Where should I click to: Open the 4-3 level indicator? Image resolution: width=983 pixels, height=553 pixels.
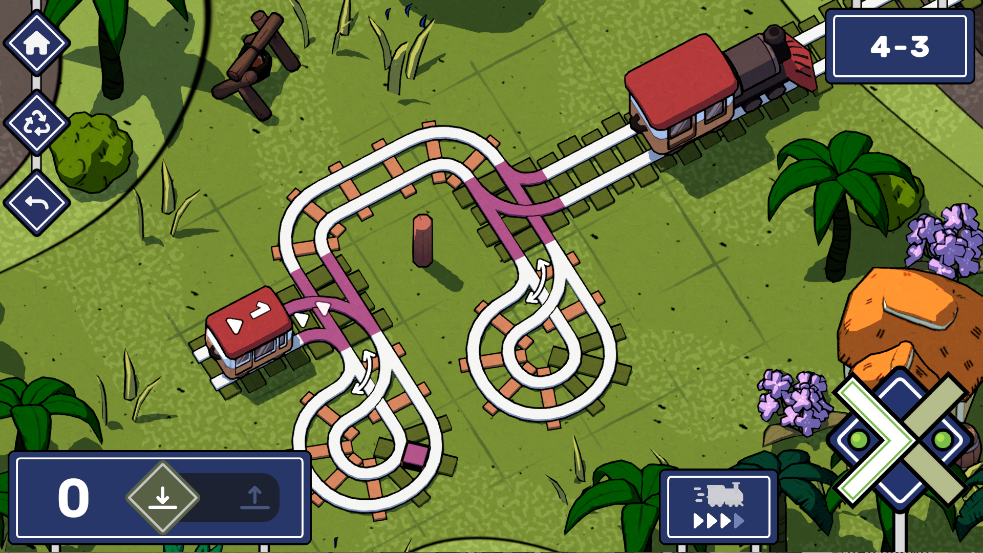[899, 47]
